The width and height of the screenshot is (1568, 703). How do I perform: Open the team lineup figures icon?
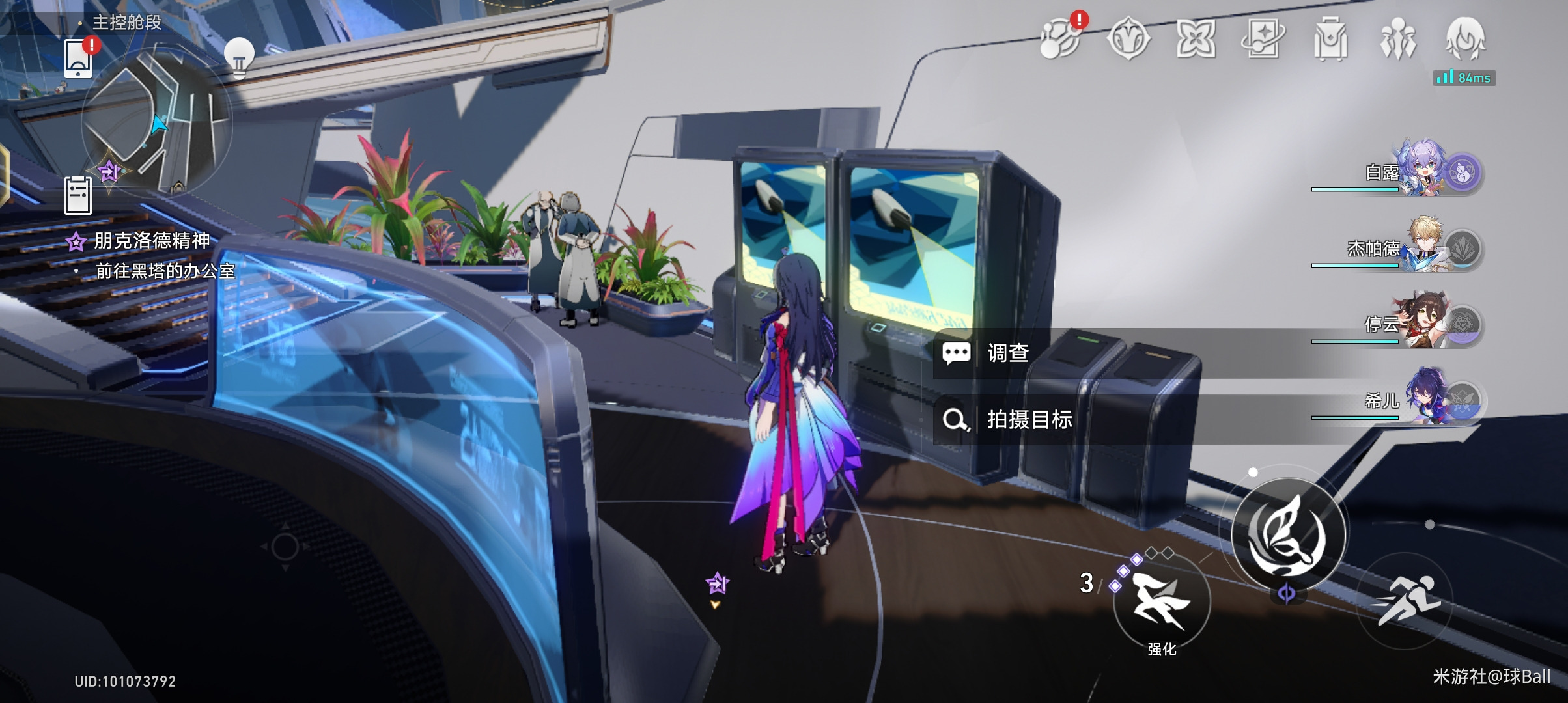click(1397, 39)
